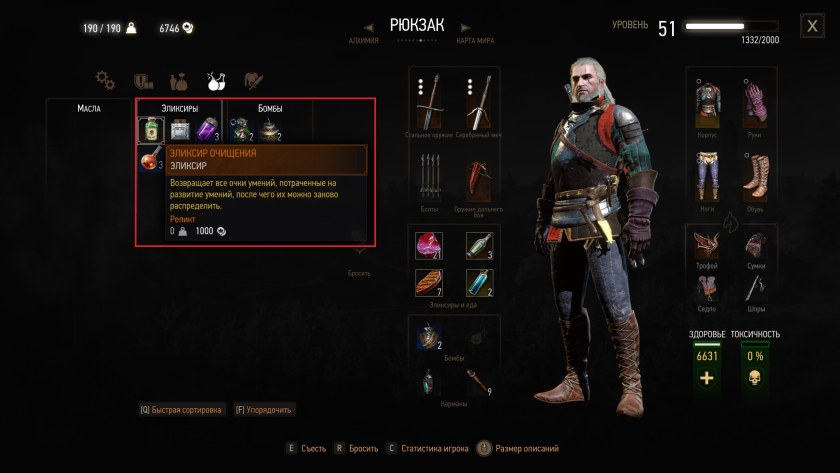840x473 pixels.
Task: Select the purple crystal vial item
Action: point(207,130)
